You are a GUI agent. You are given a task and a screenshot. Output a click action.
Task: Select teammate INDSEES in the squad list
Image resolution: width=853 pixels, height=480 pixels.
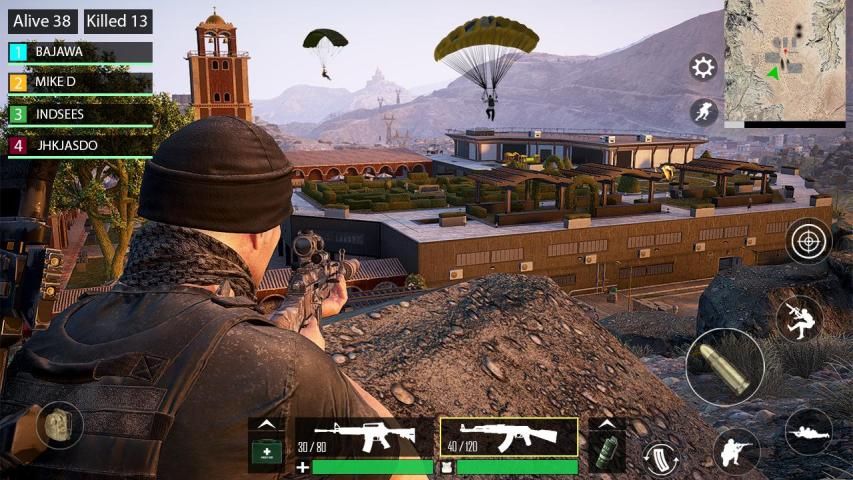[81, 114]
